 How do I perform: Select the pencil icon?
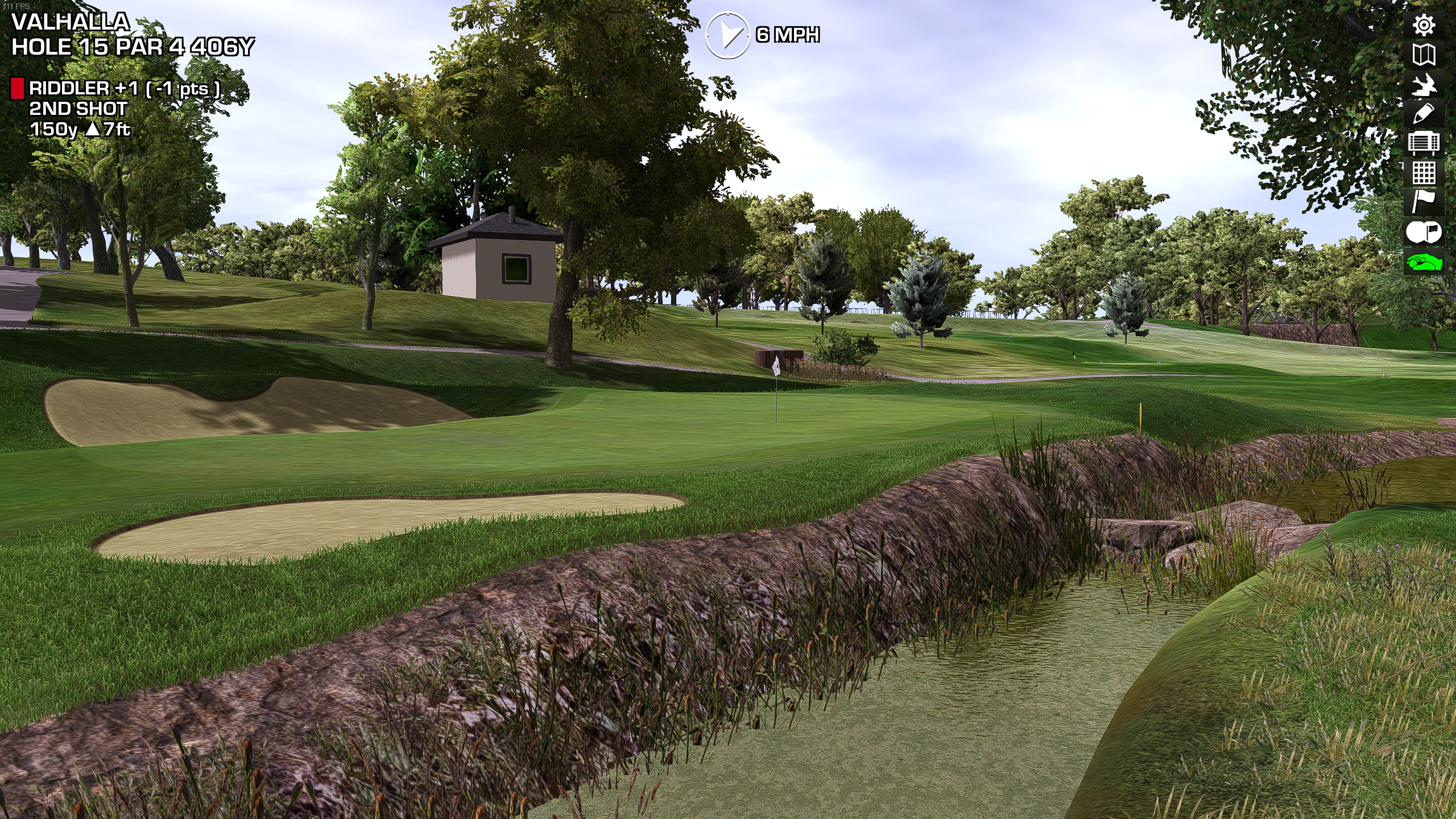click(1424, 114)
